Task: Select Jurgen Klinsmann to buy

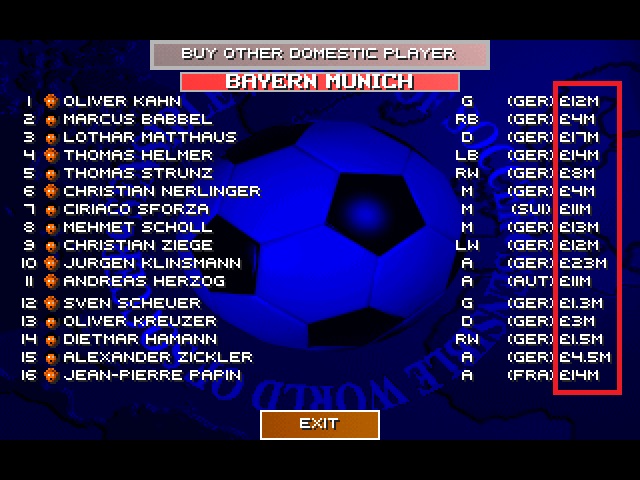Action: [152, 263]
